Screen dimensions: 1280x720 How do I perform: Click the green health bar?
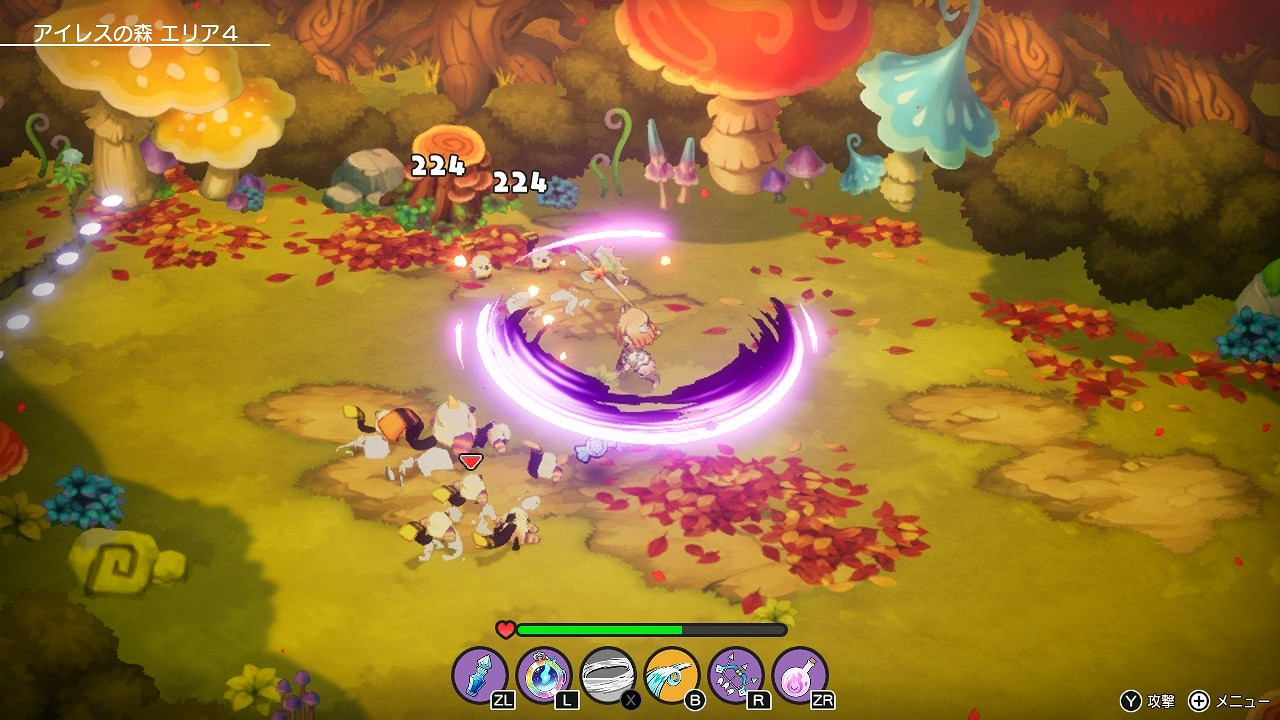[600, 629]
